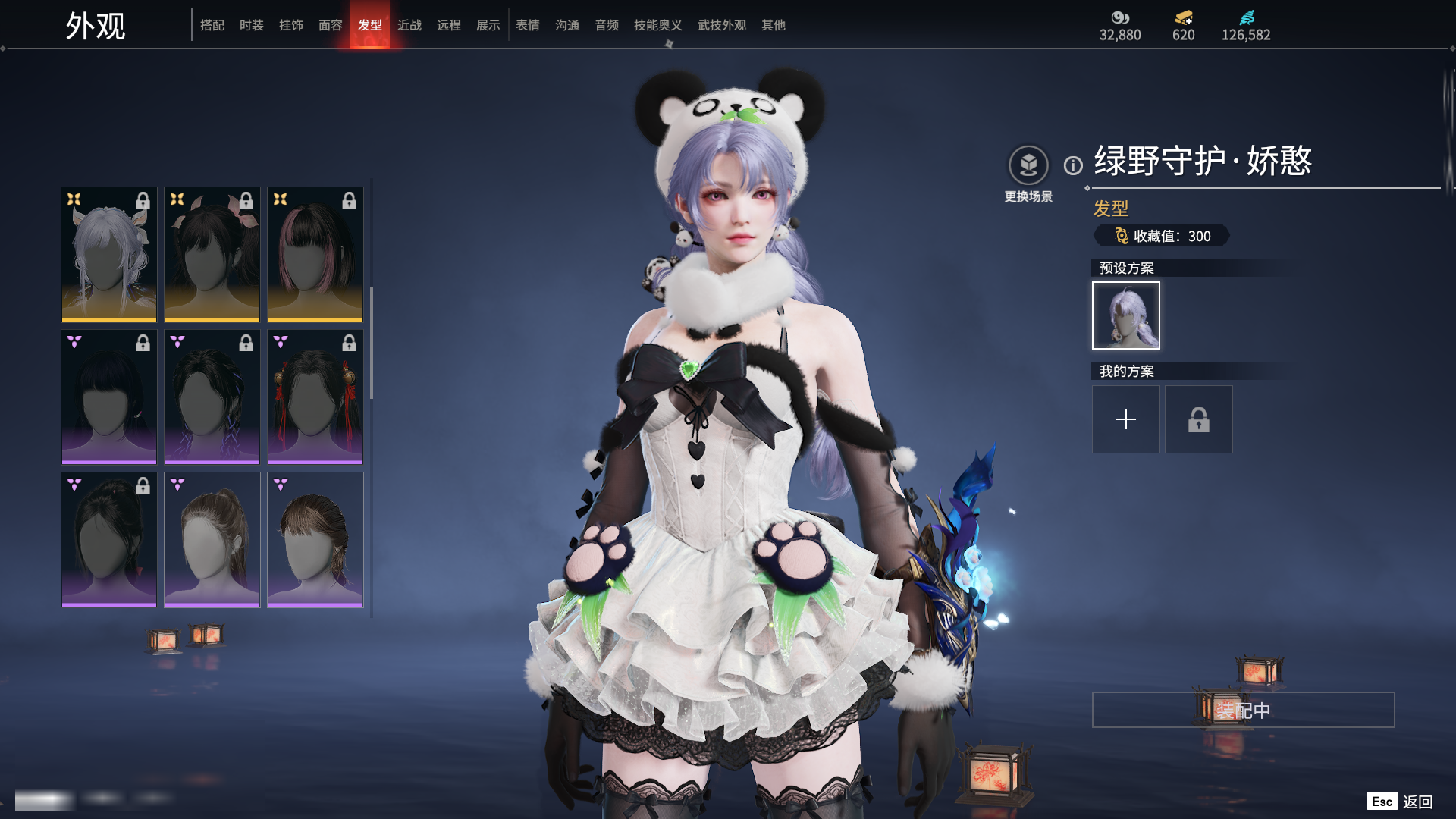Switch to the 搭配 tab

click(212, 25)
